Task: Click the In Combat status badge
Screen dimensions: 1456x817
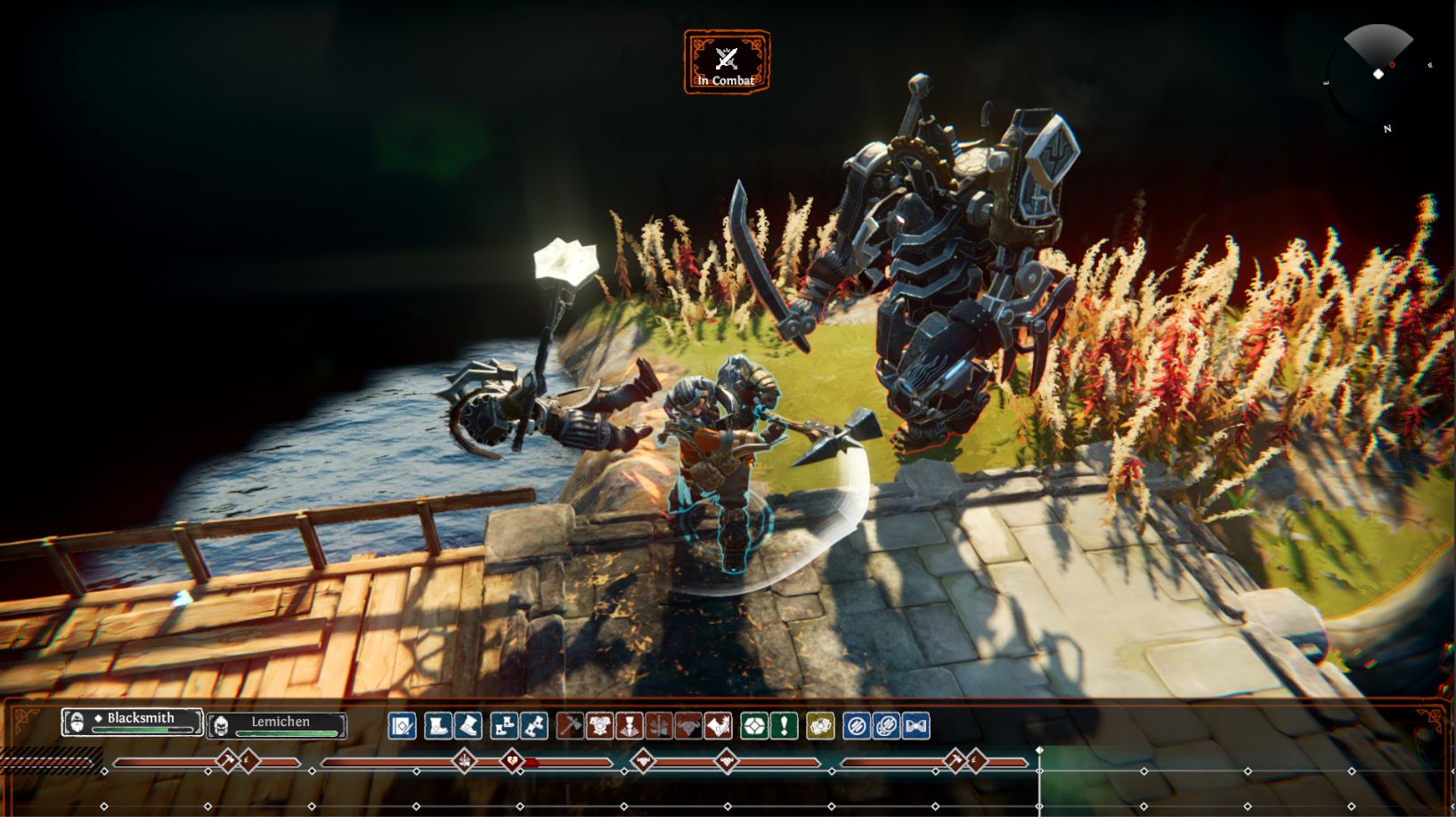Action: (x=727, y=62)
